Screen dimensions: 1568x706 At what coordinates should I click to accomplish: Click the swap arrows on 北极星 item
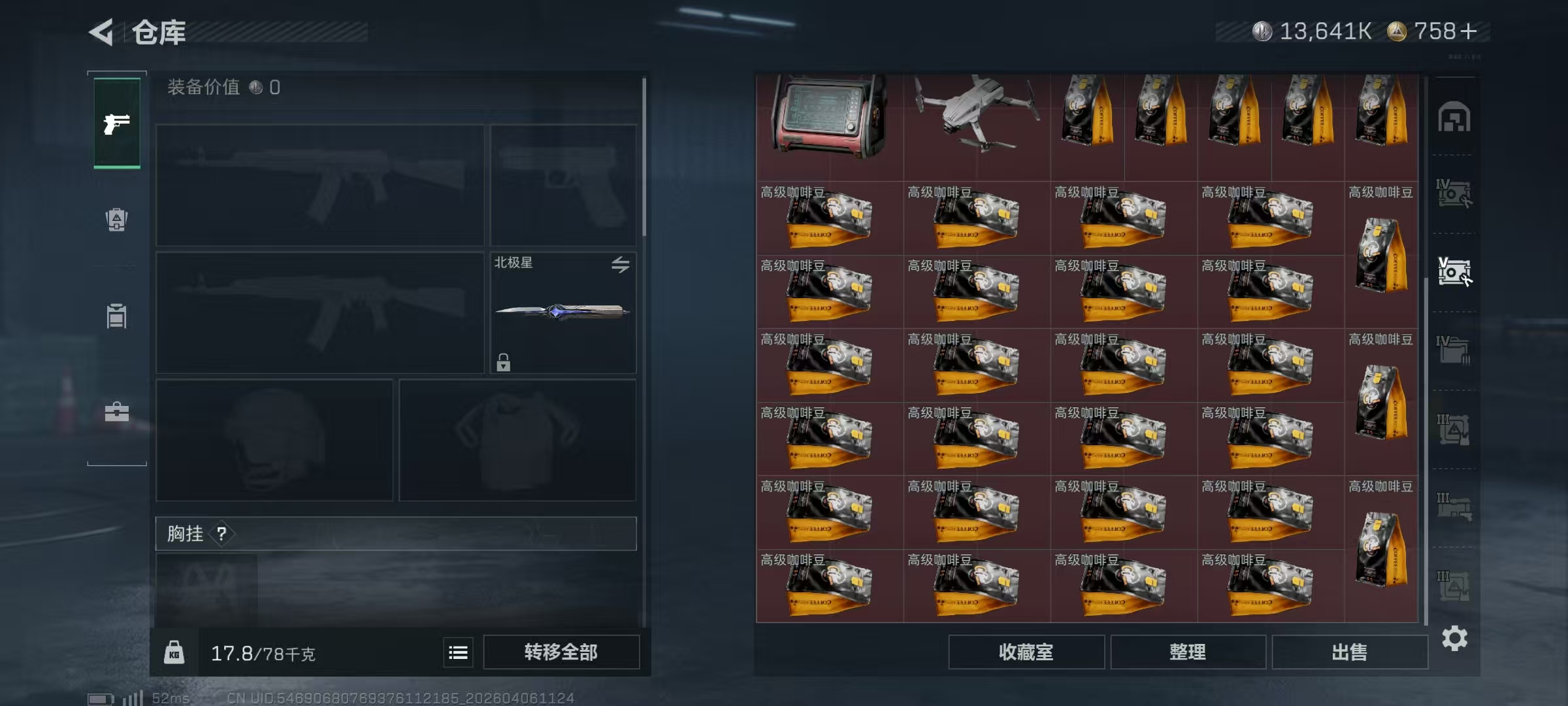[x=621, y=264]
